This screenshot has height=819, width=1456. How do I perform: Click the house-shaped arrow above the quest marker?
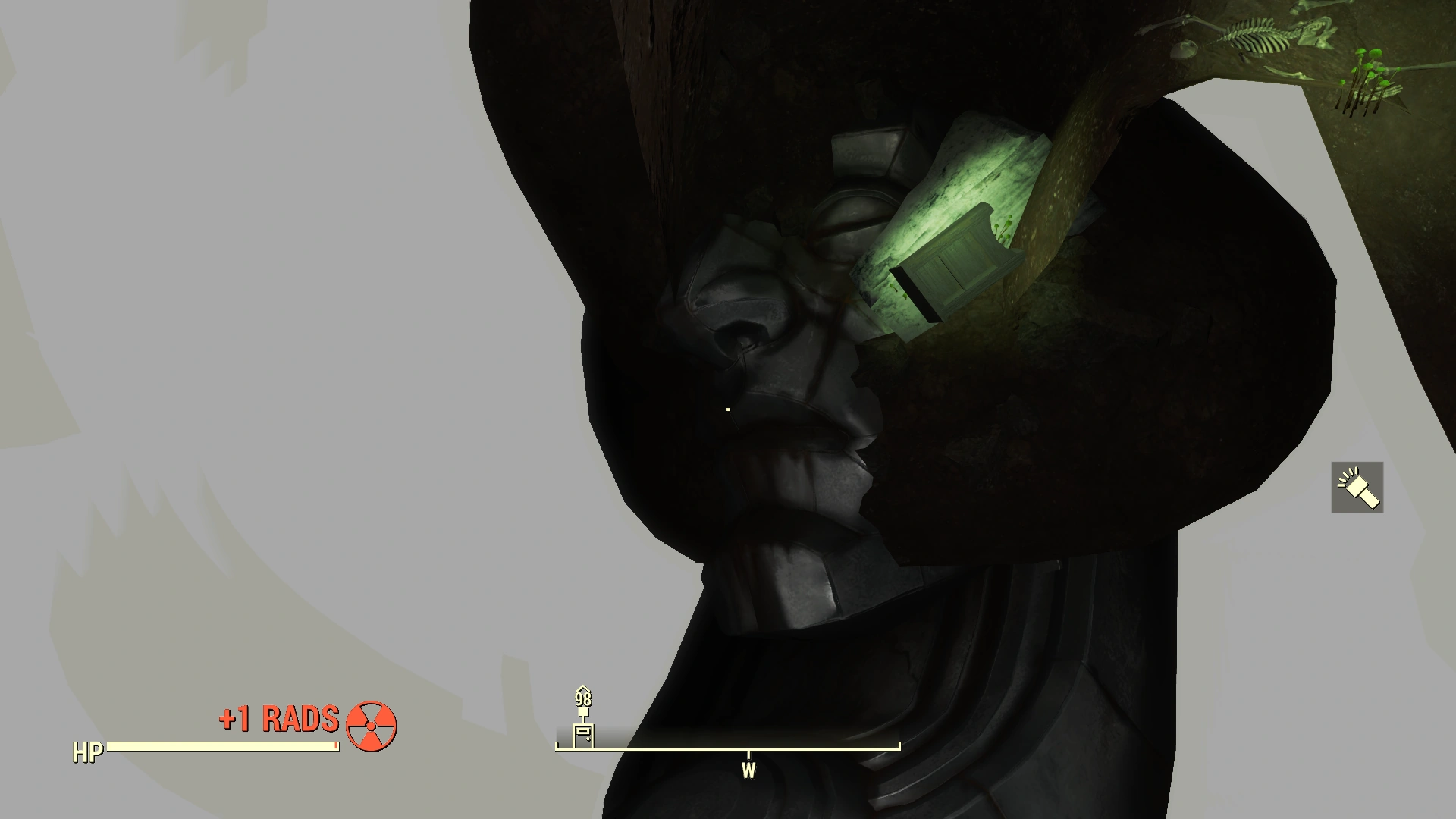tap(582, 688)
